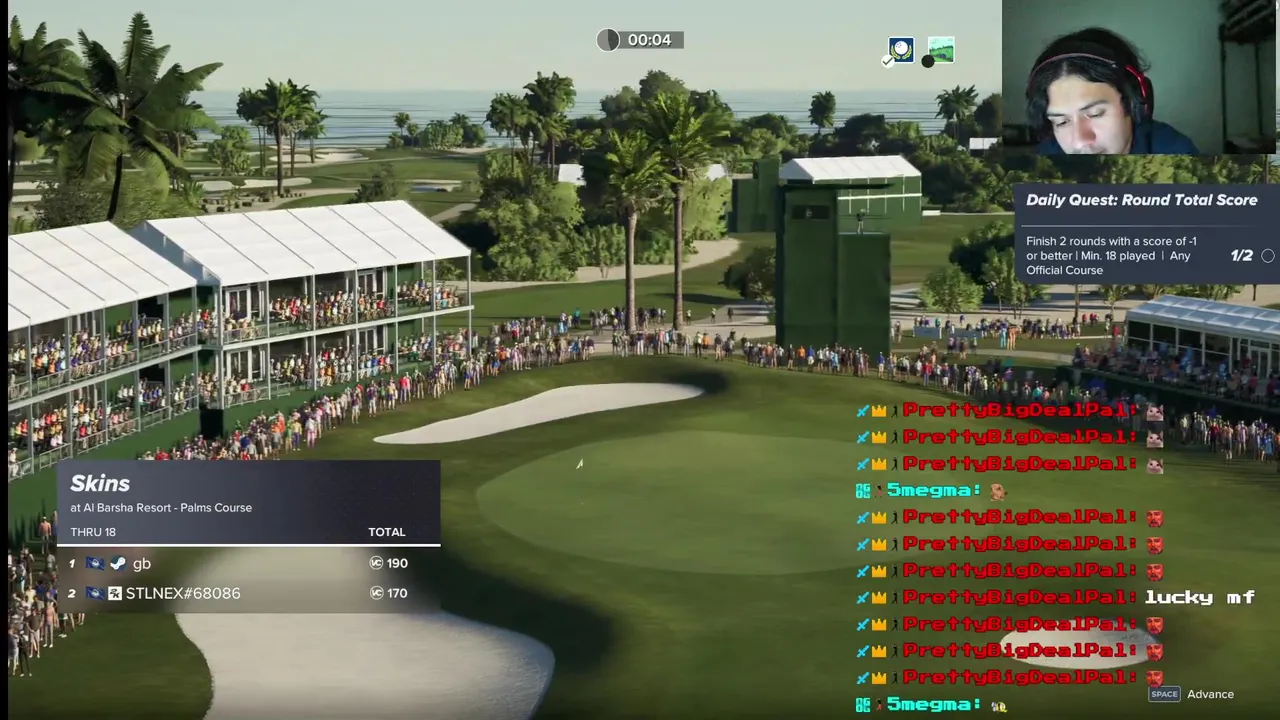1280x720 pixels.
Task: Click the course landscape thumbnail icon
Action: [941, 50]
